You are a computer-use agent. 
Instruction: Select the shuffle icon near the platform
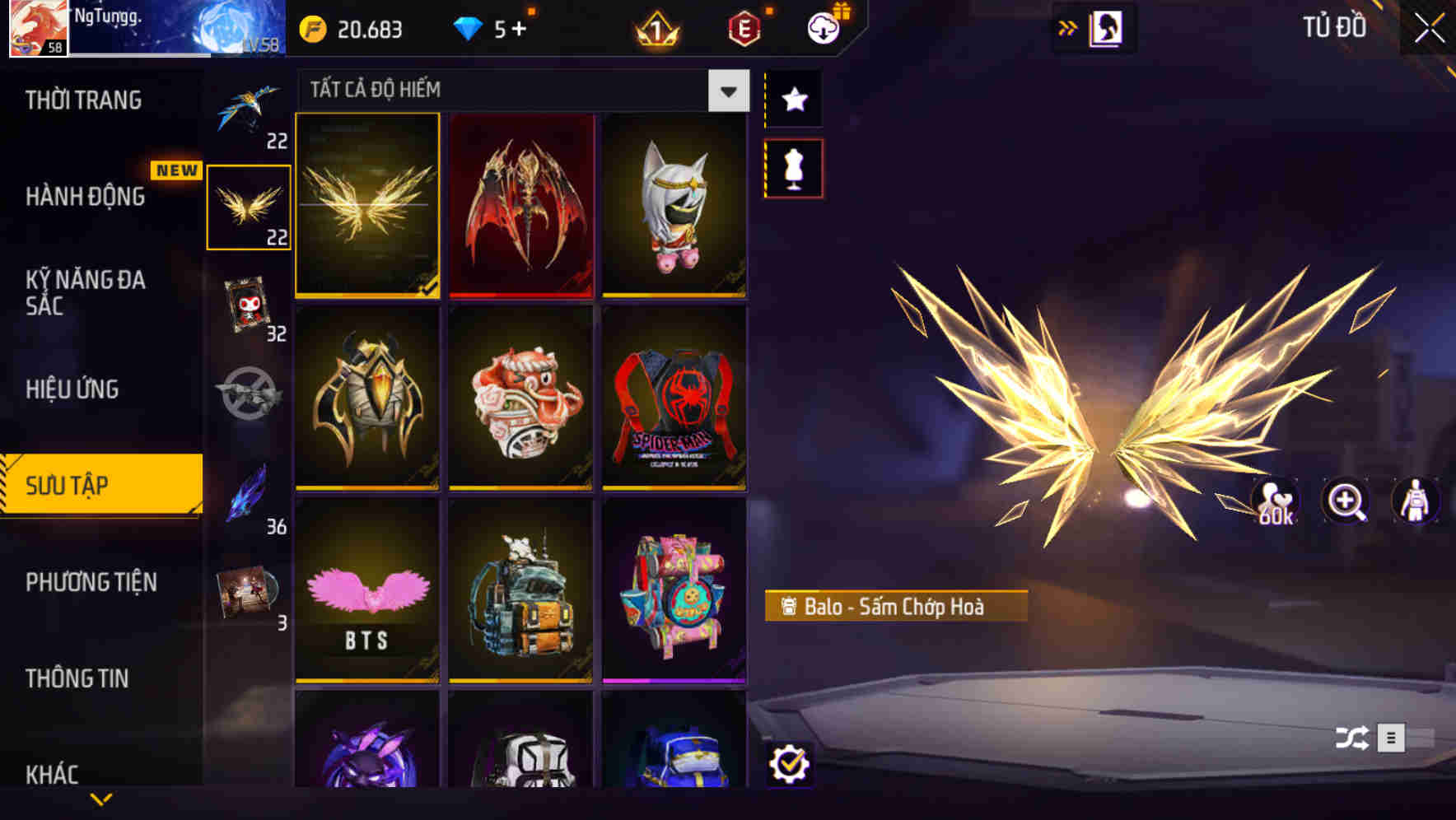coord(1351,738)
